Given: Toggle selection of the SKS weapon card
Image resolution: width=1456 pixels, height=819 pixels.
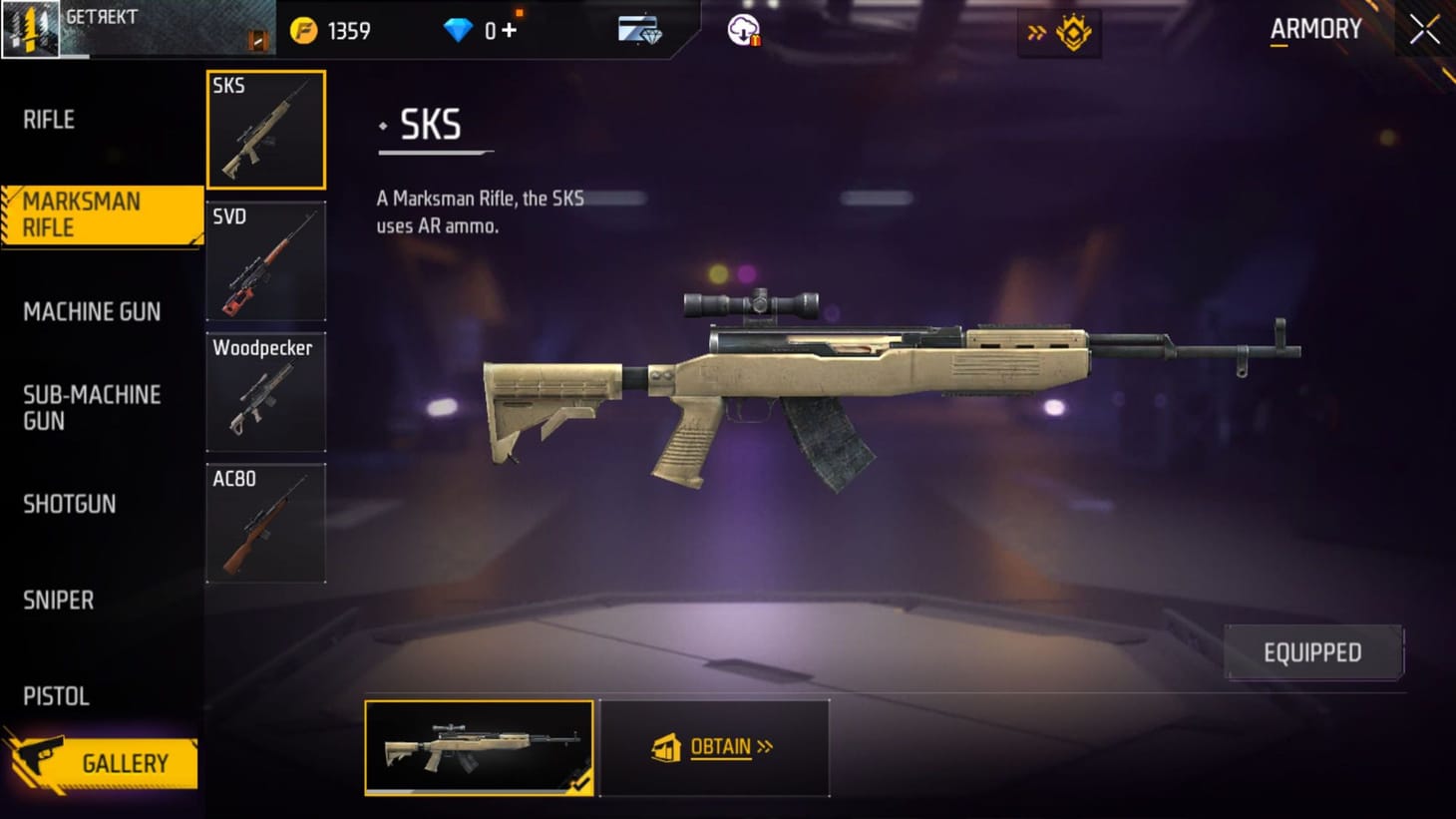Looking at the screenshot, I should pos(265,128).
